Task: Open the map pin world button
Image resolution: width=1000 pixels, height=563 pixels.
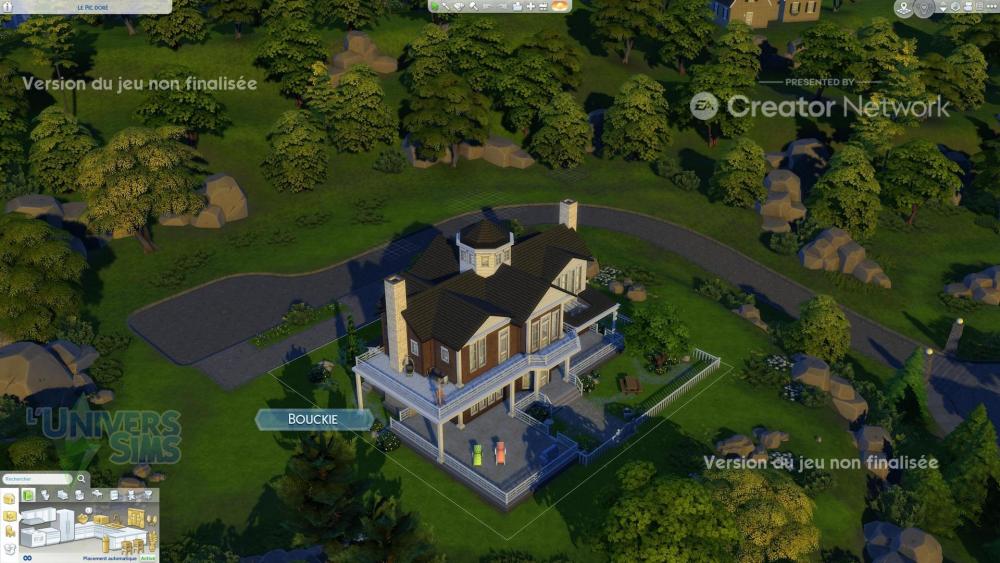Action: pyautogui.click(x=904, y=9)
